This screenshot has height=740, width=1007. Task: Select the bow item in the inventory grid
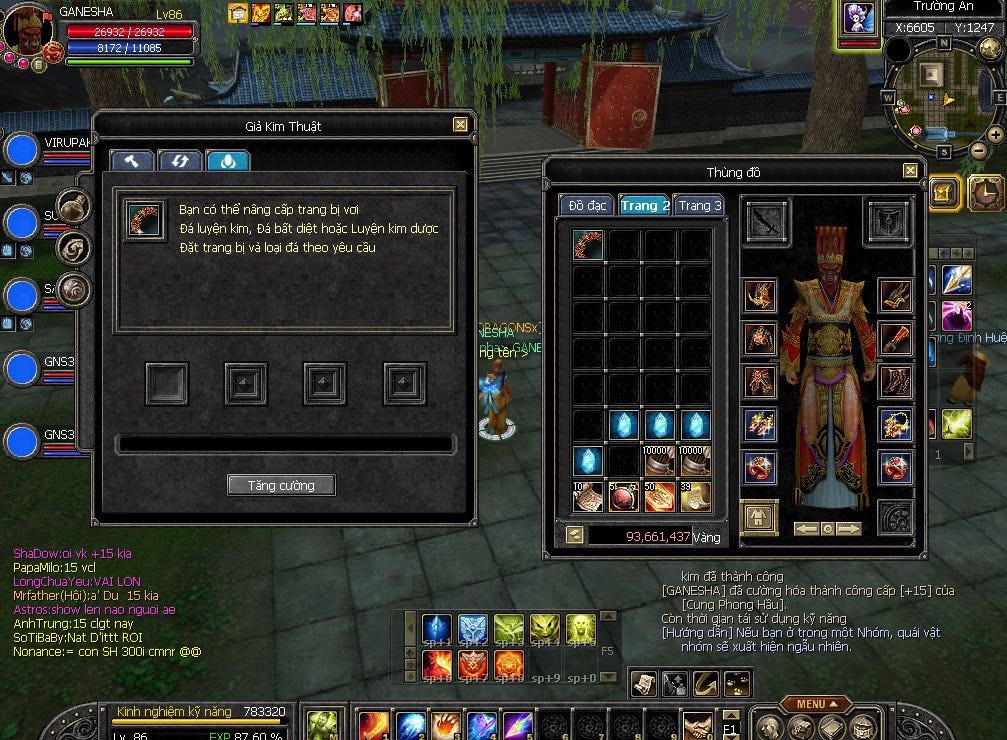[x=588, y=245]
